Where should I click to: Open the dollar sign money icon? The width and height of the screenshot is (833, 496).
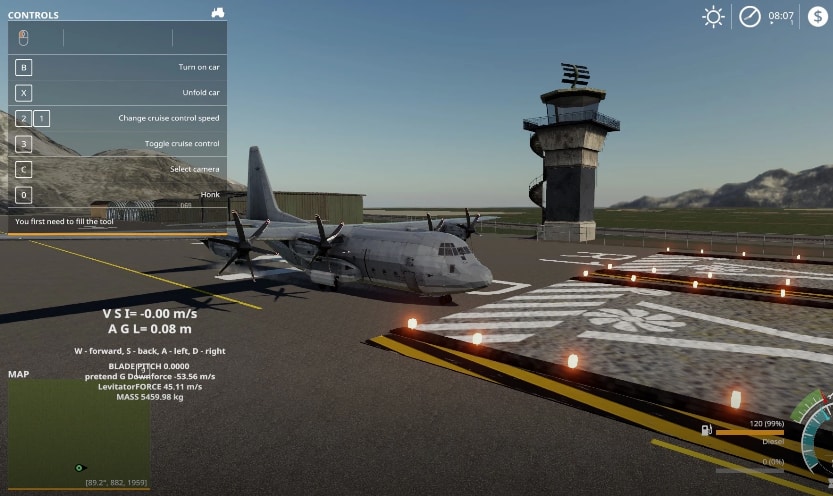[x=818, y=16]
